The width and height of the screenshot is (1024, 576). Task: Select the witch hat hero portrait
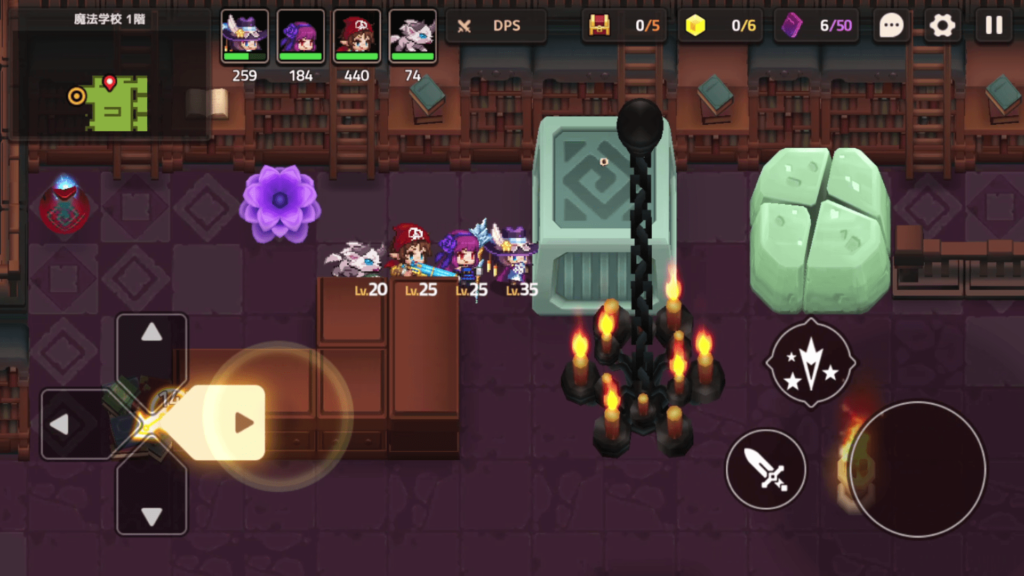point(245,37)
